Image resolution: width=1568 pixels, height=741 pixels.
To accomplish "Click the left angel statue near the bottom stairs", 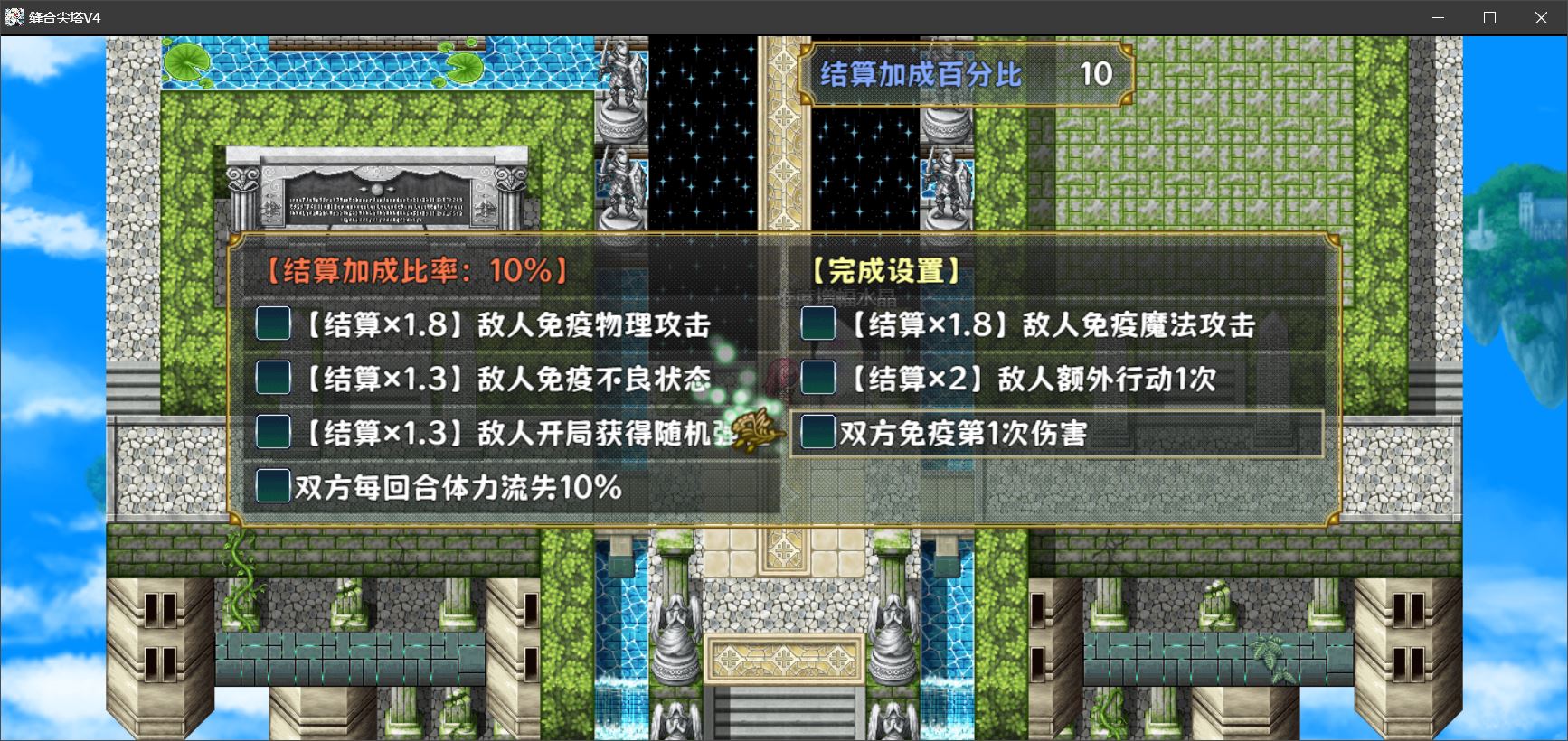I will coord(675,642).
